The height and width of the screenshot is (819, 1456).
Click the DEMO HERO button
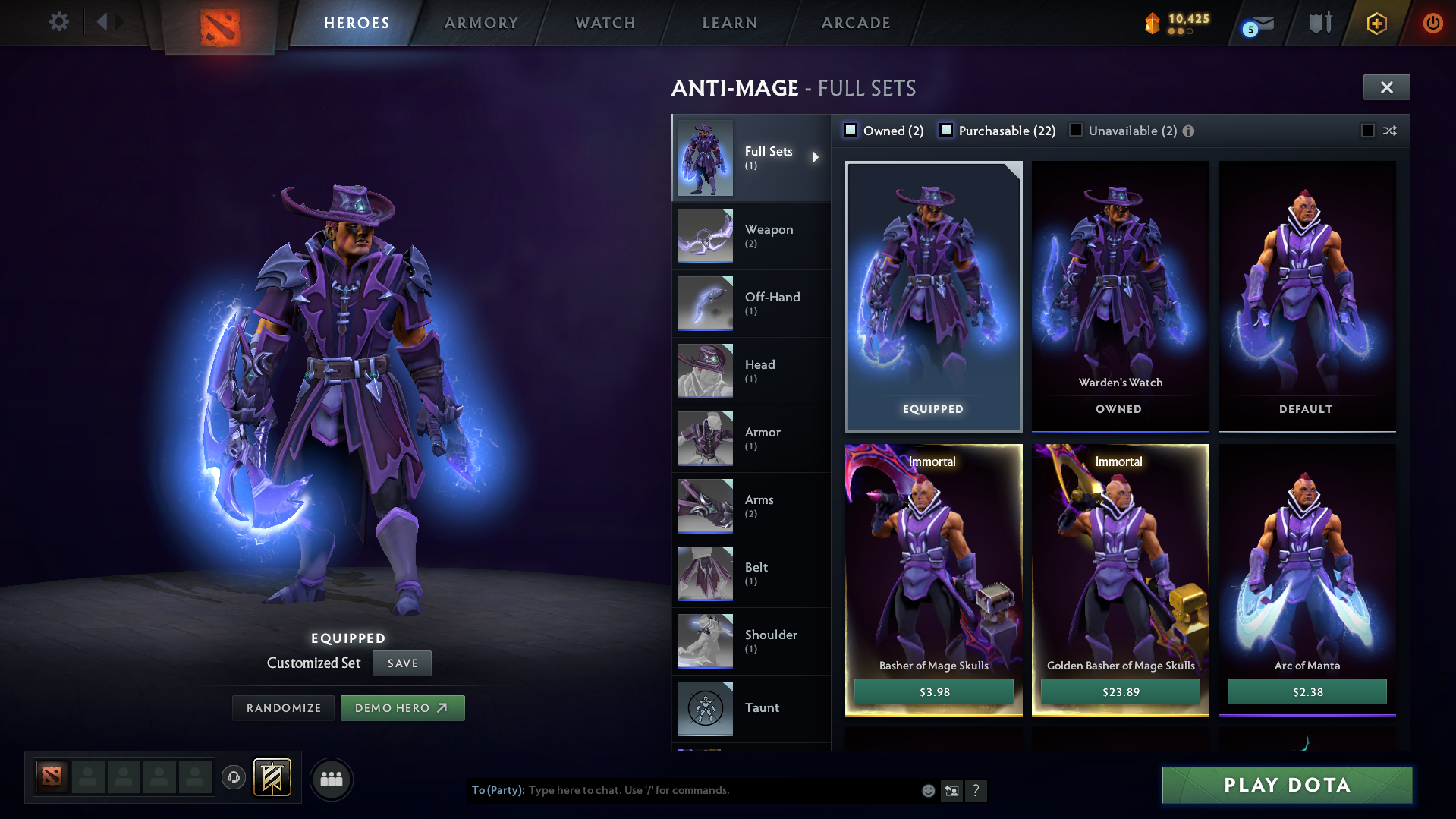click(x=402, y=707)
